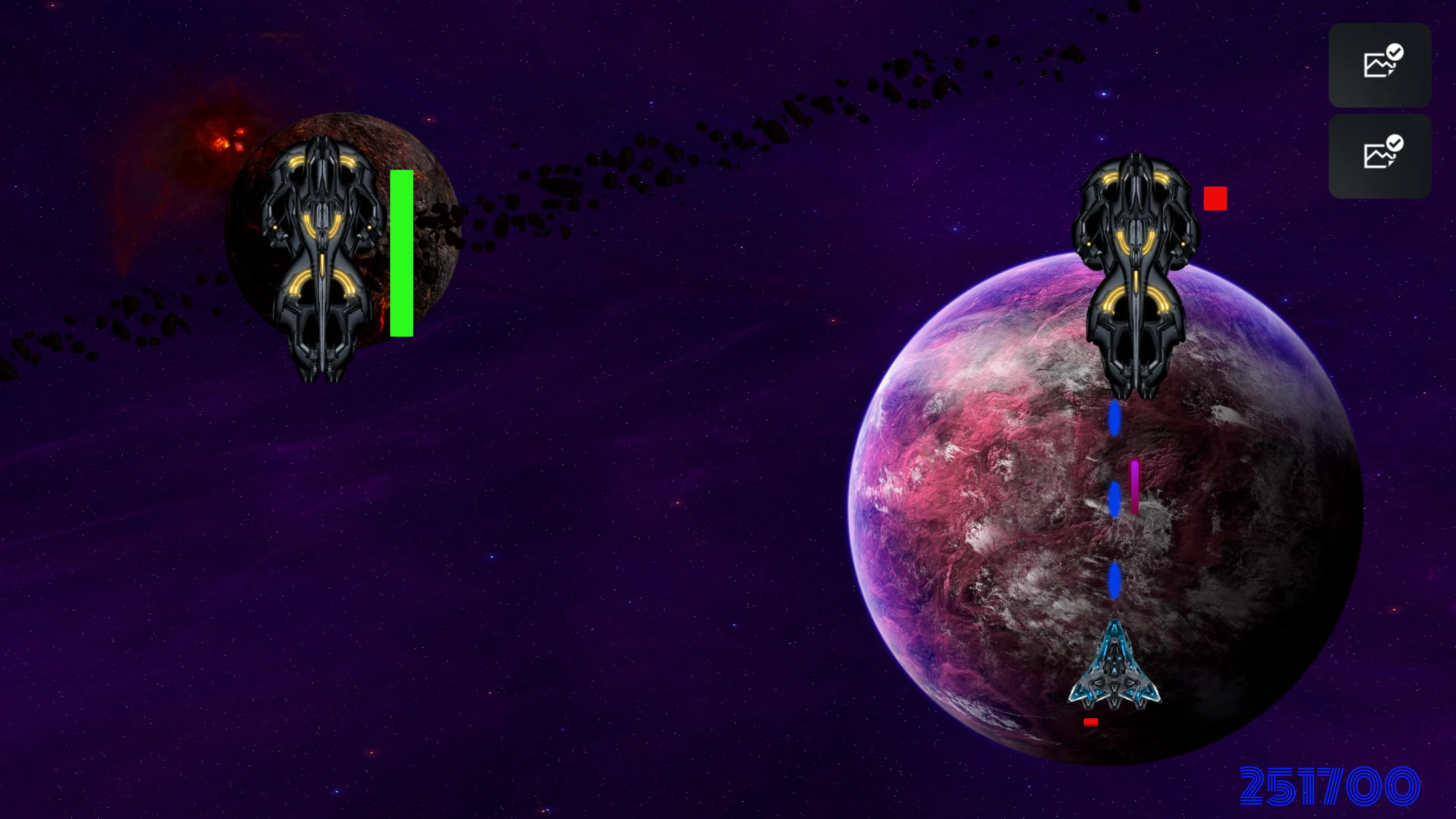This screenshot has height=819, width=1456.
Task: Click the top ability icon with checkmark
Action: coord(1379,65)
